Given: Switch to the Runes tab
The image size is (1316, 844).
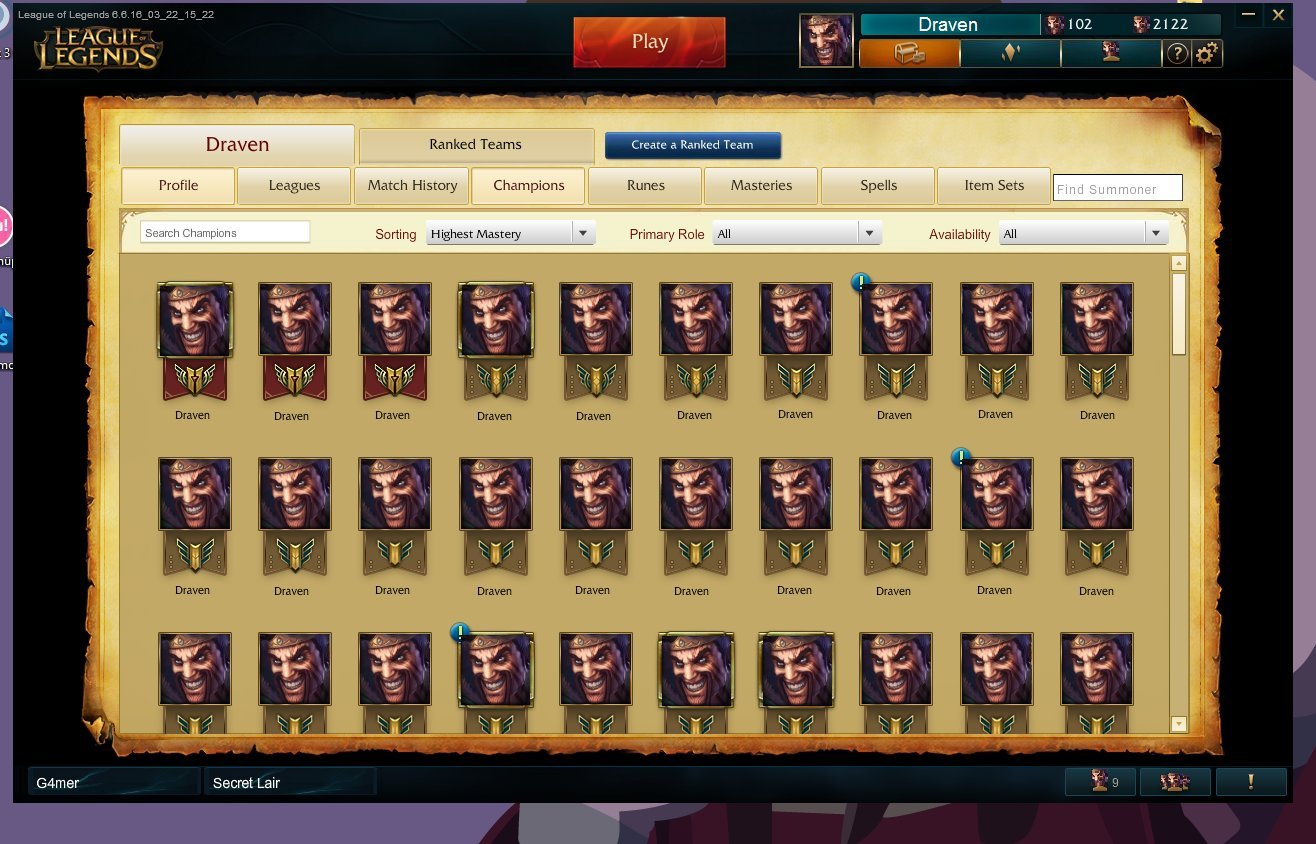Looking at the screenshot, I should pos(644,185).
